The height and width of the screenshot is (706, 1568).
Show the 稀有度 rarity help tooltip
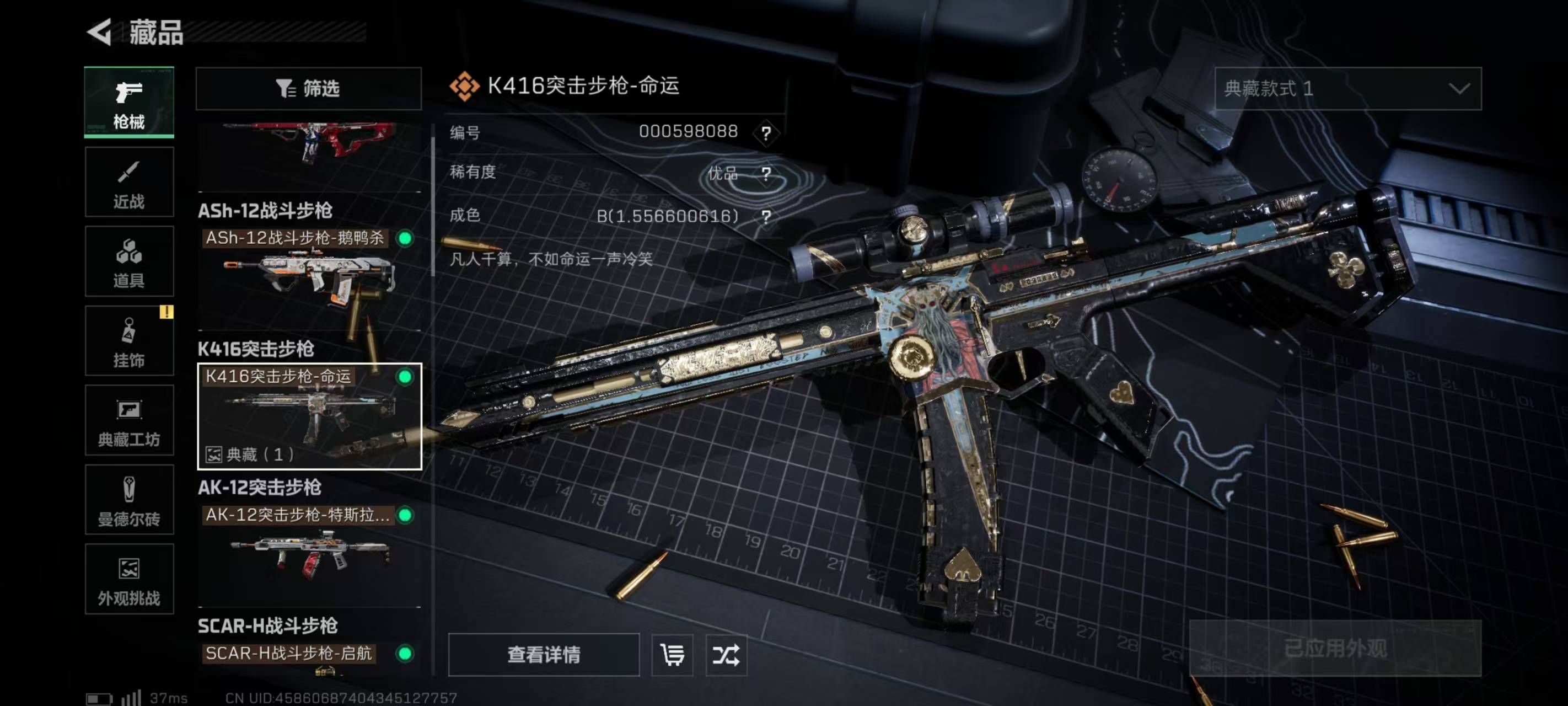[766, 174]
